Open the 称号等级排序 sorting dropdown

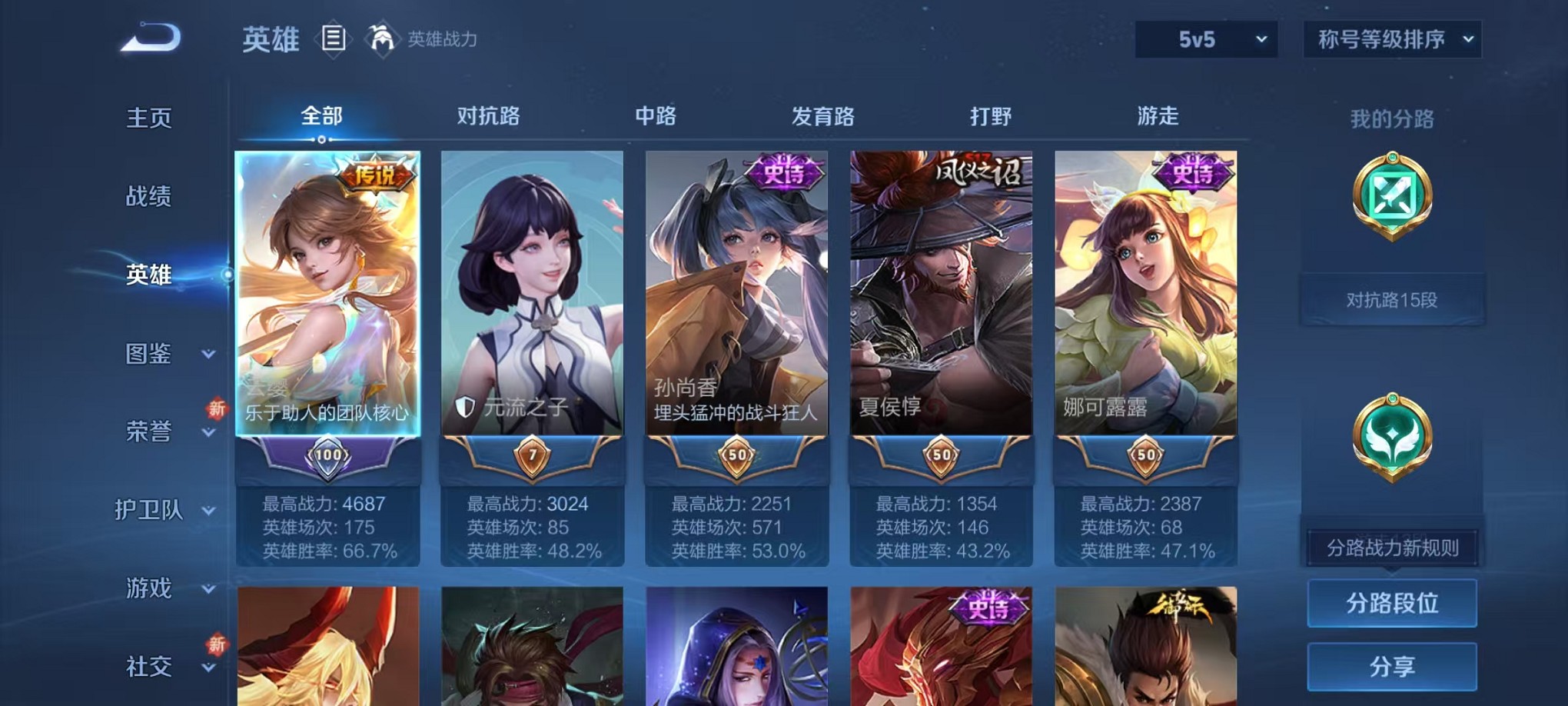coord(1391,38)
